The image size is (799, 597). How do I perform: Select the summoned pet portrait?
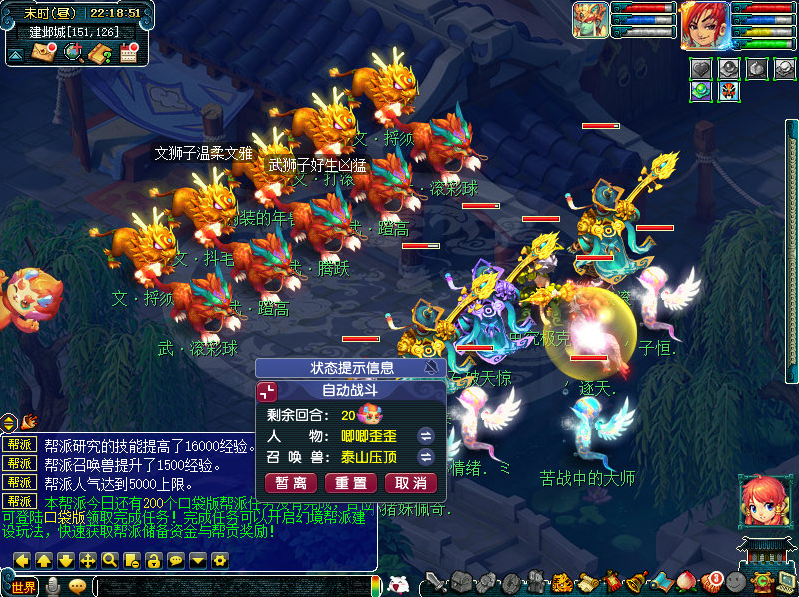click(590, 20)
